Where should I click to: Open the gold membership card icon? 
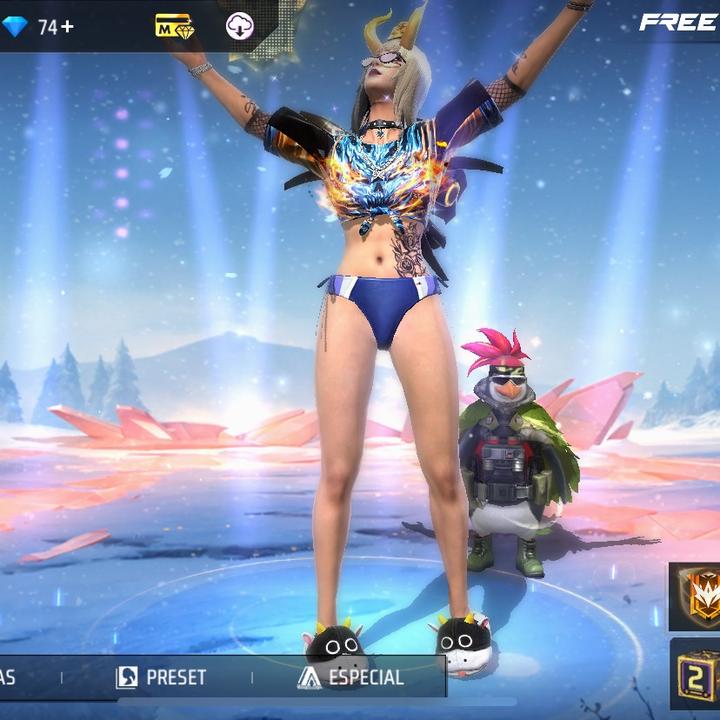tap(173, 26)
